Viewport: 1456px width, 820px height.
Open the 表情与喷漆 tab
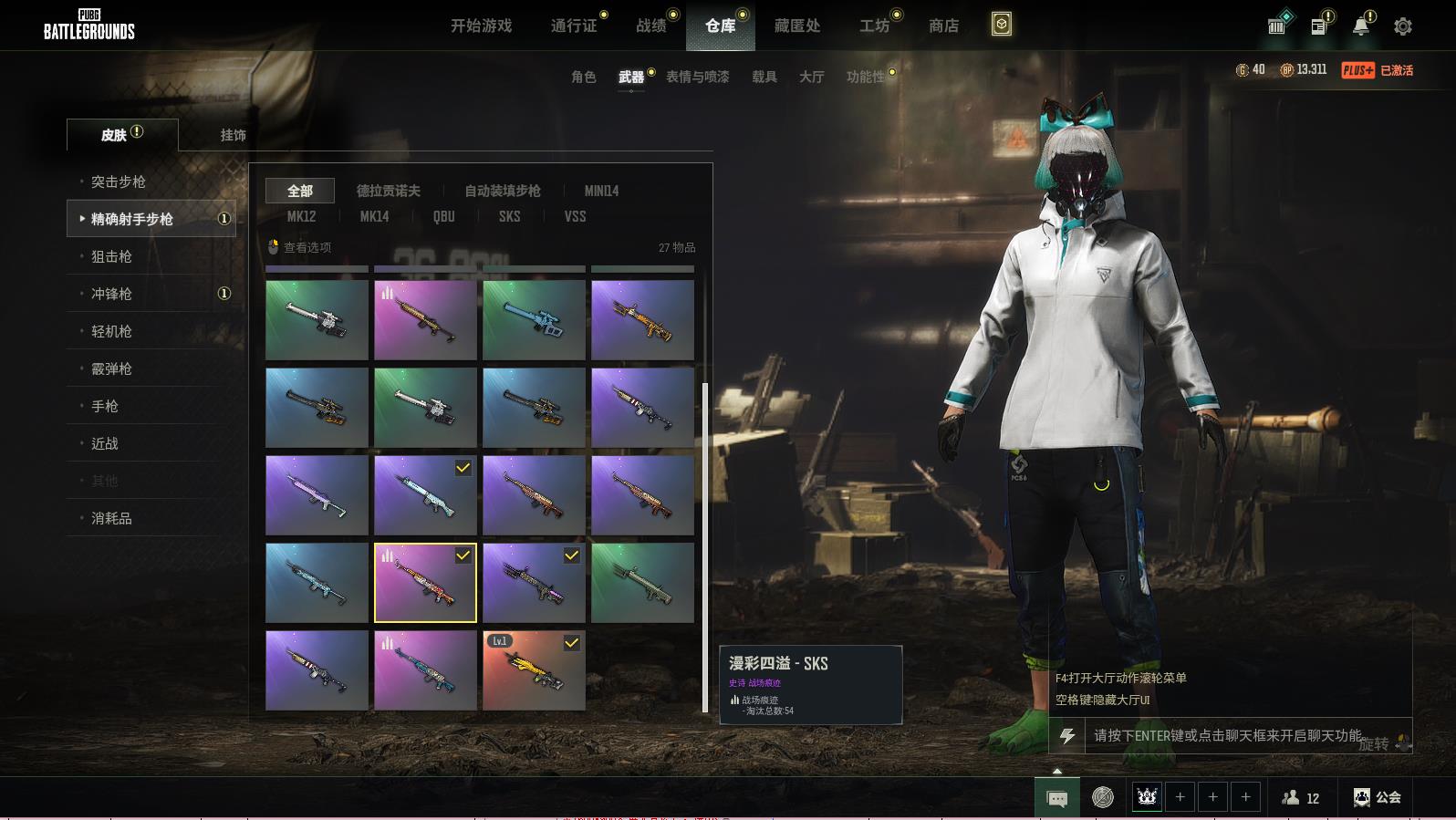[x=697, y=77]
